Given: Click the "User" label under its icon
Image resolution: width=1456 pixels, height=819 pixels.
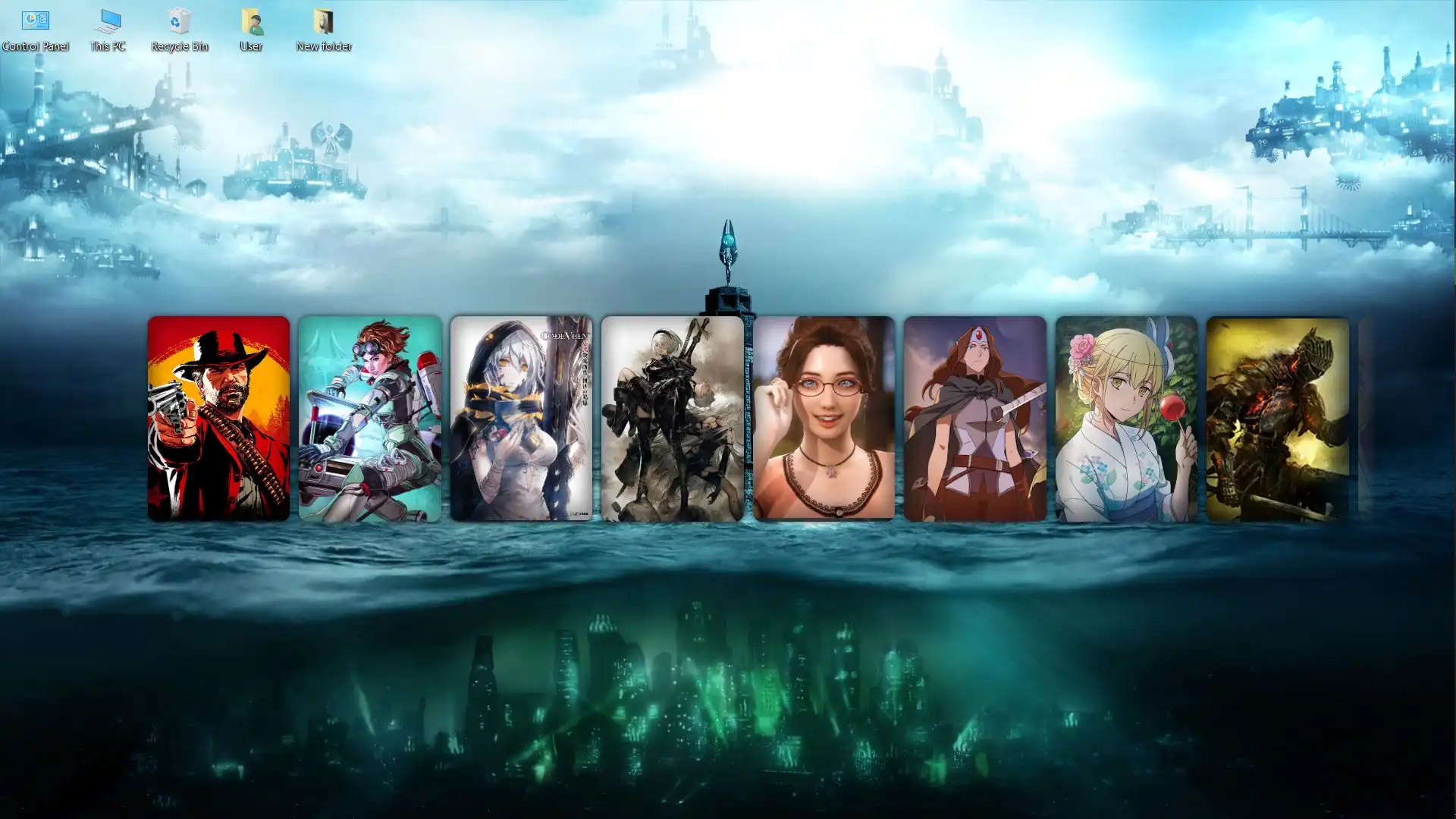Looking at the screenshot, I should tap(250, 46).
